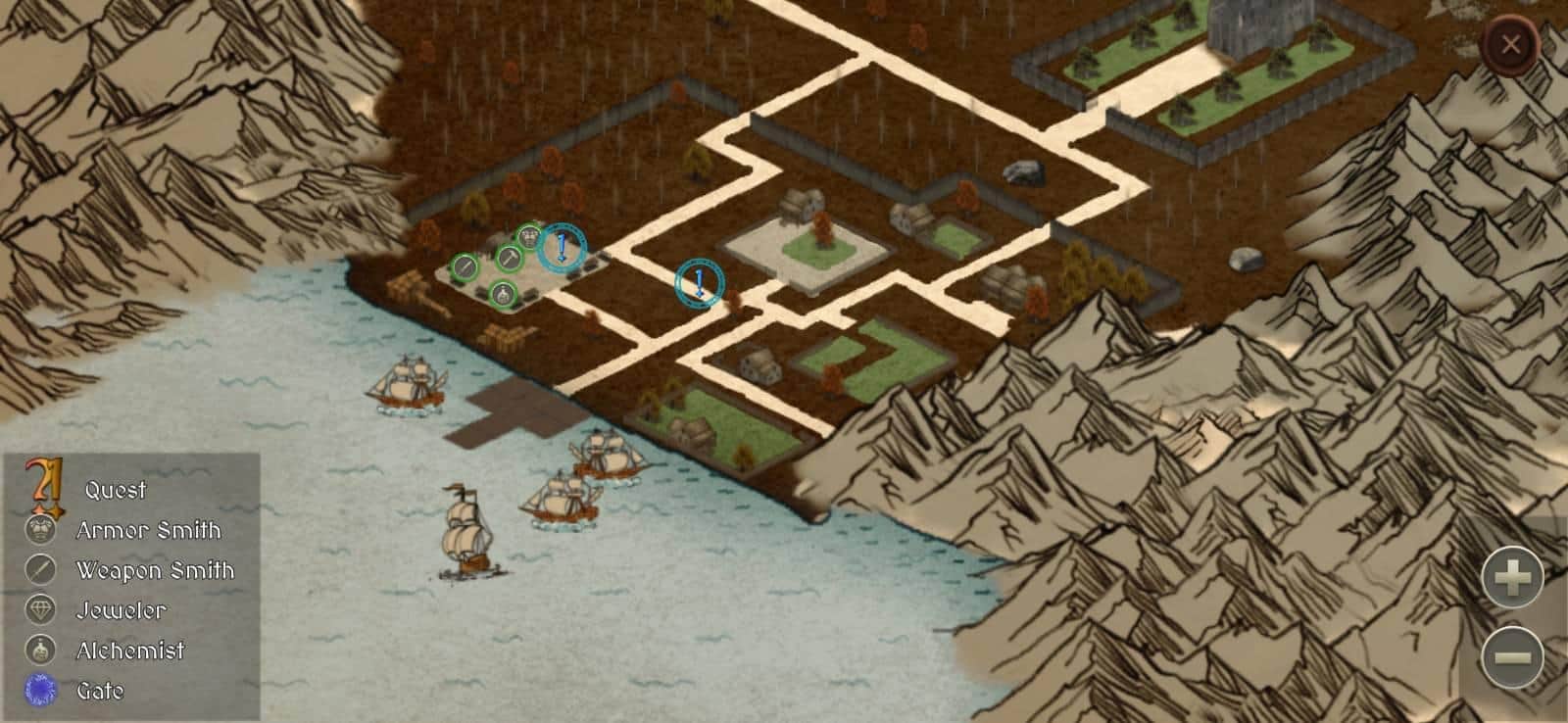Close the town map
1568x723 pixels.
[x=1510, y=44]
